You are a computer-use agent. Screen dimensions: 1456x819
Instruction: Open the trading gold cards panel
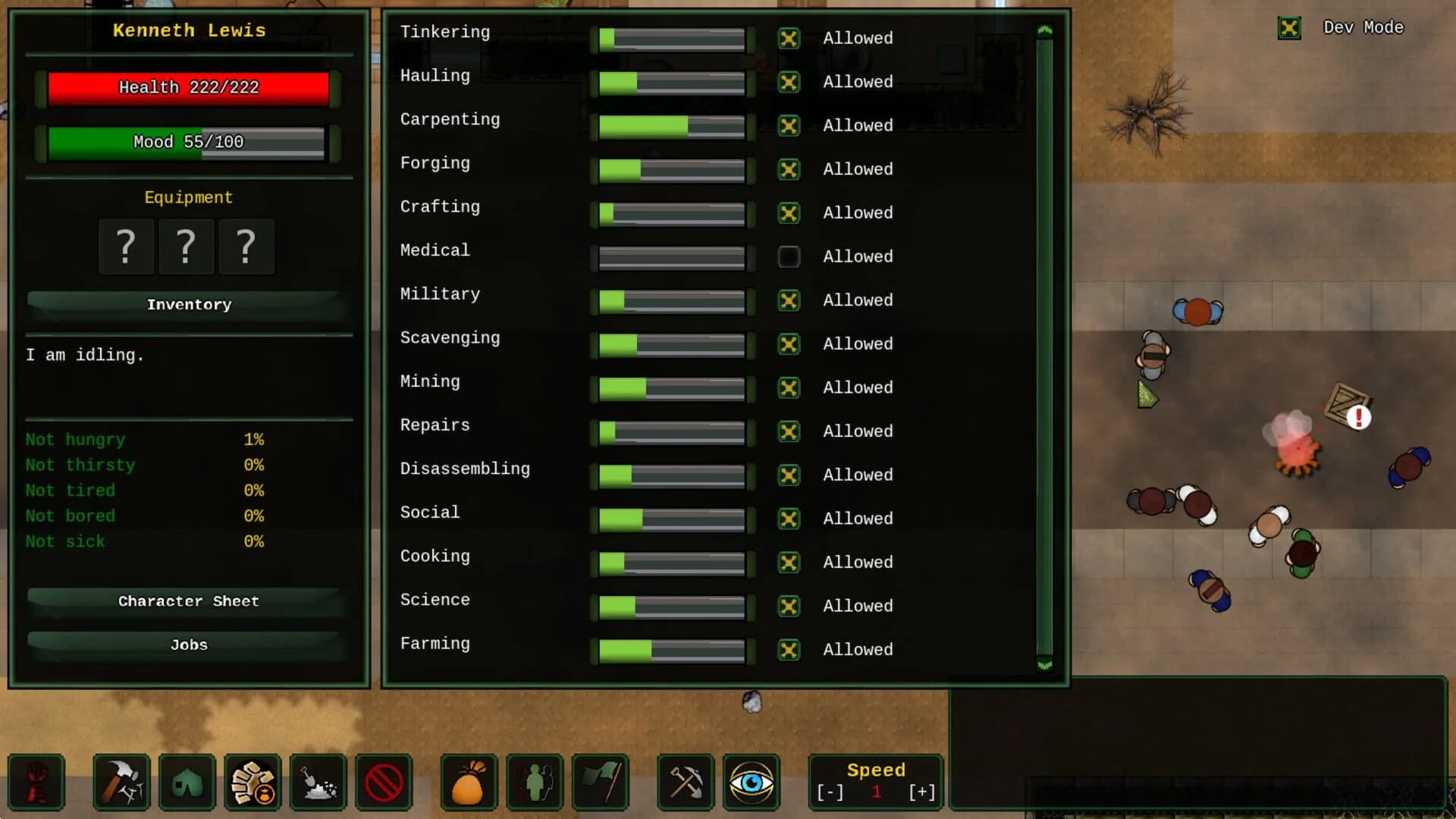point(253,783)
